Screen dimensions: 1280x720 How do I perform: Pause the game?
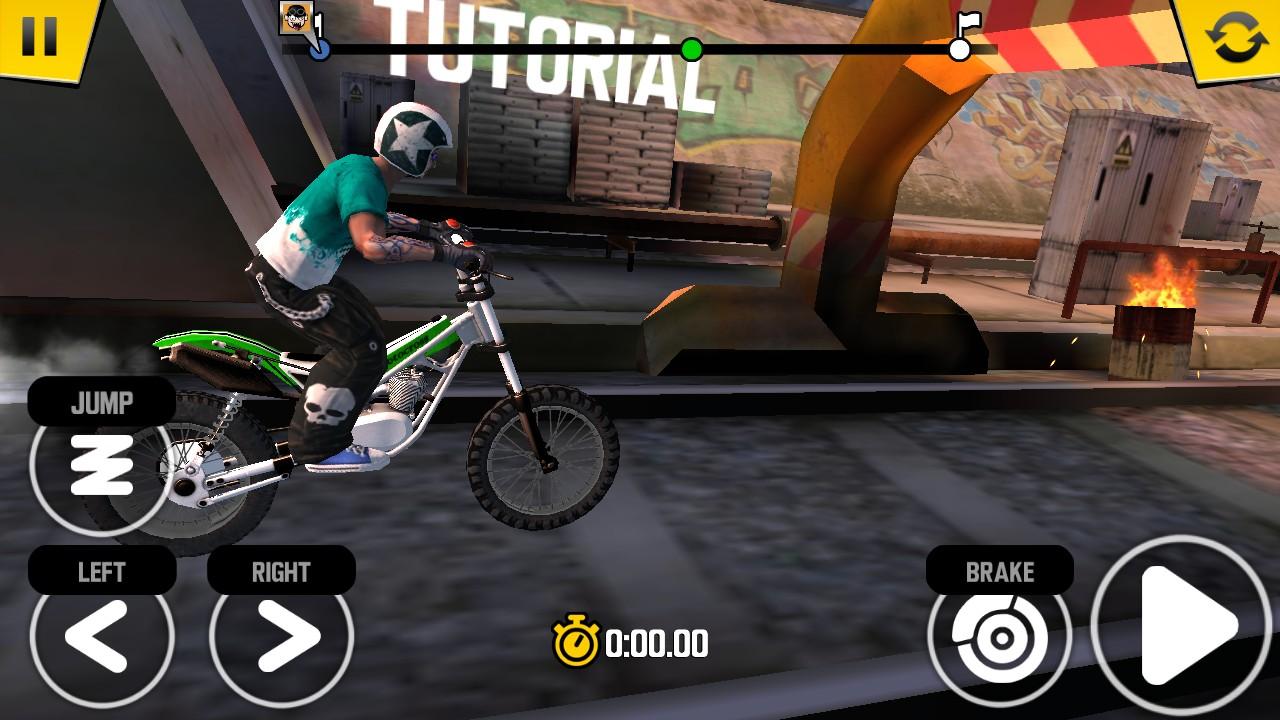40,34
